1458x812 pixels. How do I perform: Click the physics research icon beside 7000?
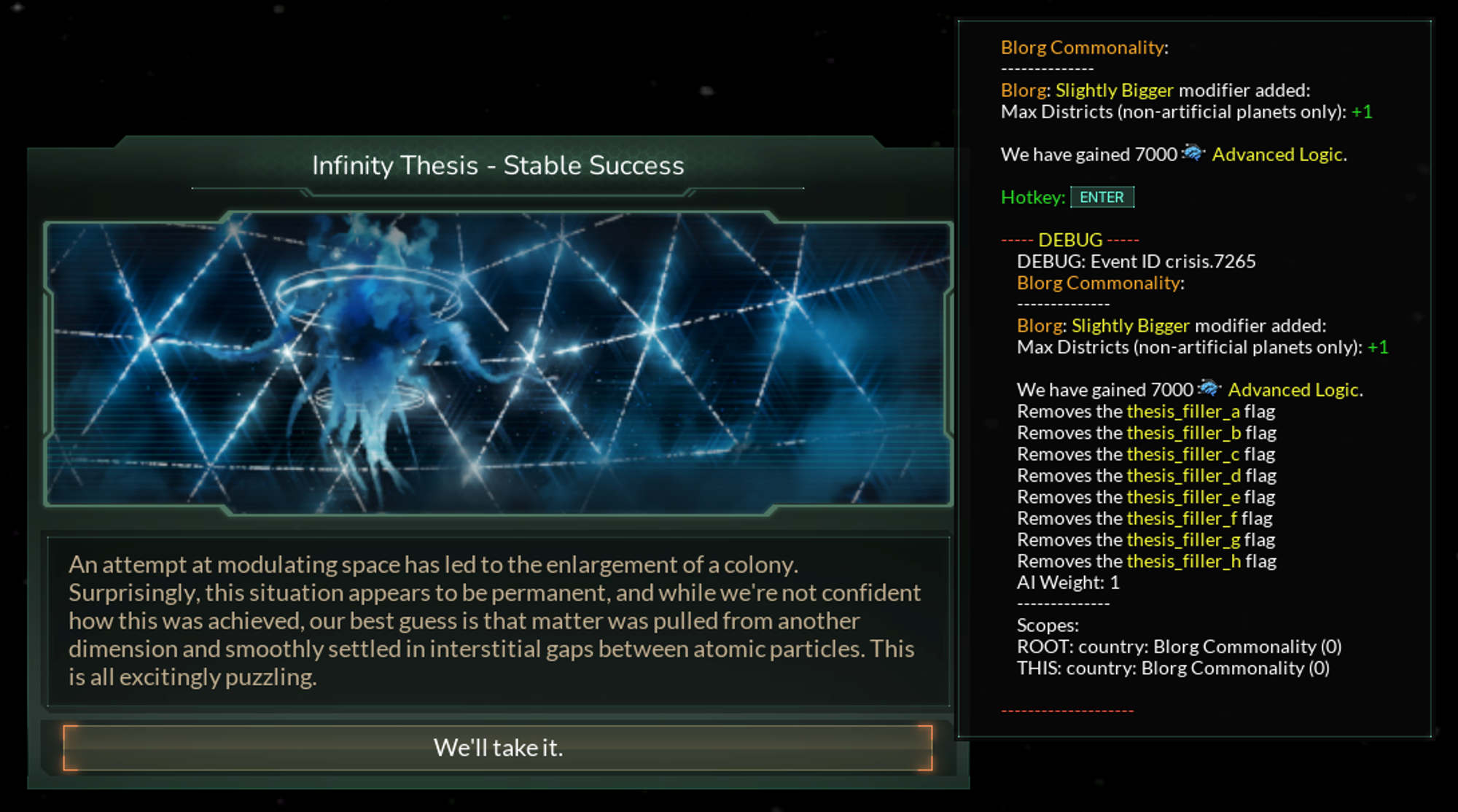click(x=1194, y=154)
